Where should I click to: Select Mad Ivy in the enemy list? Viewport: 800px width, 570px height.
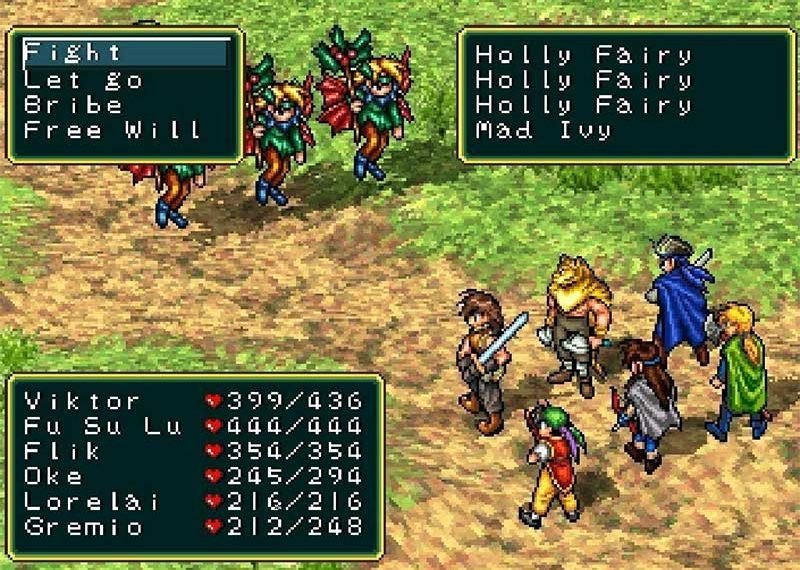point(543,130)
